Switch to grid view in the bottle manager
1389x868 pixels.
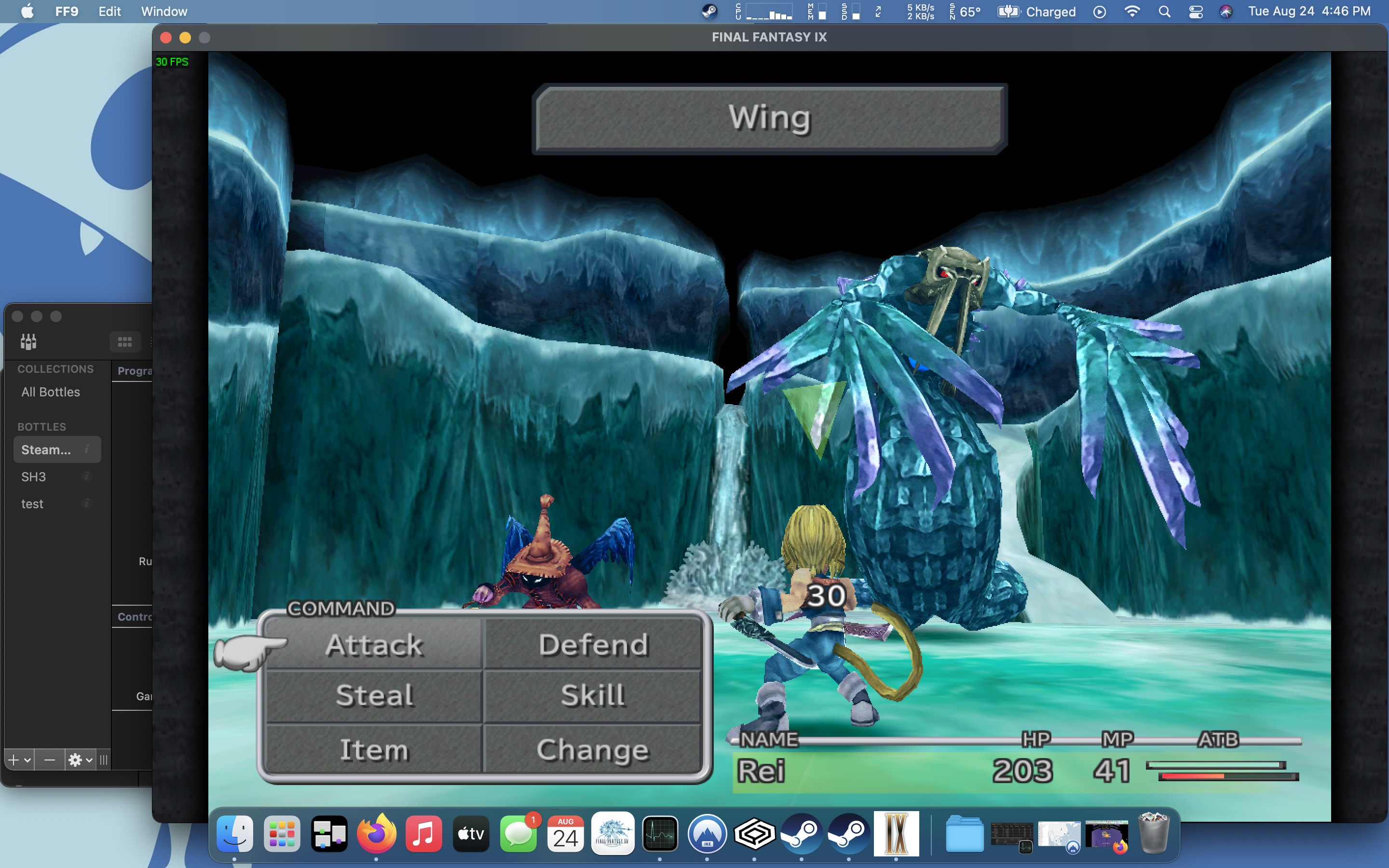point(125,341)
